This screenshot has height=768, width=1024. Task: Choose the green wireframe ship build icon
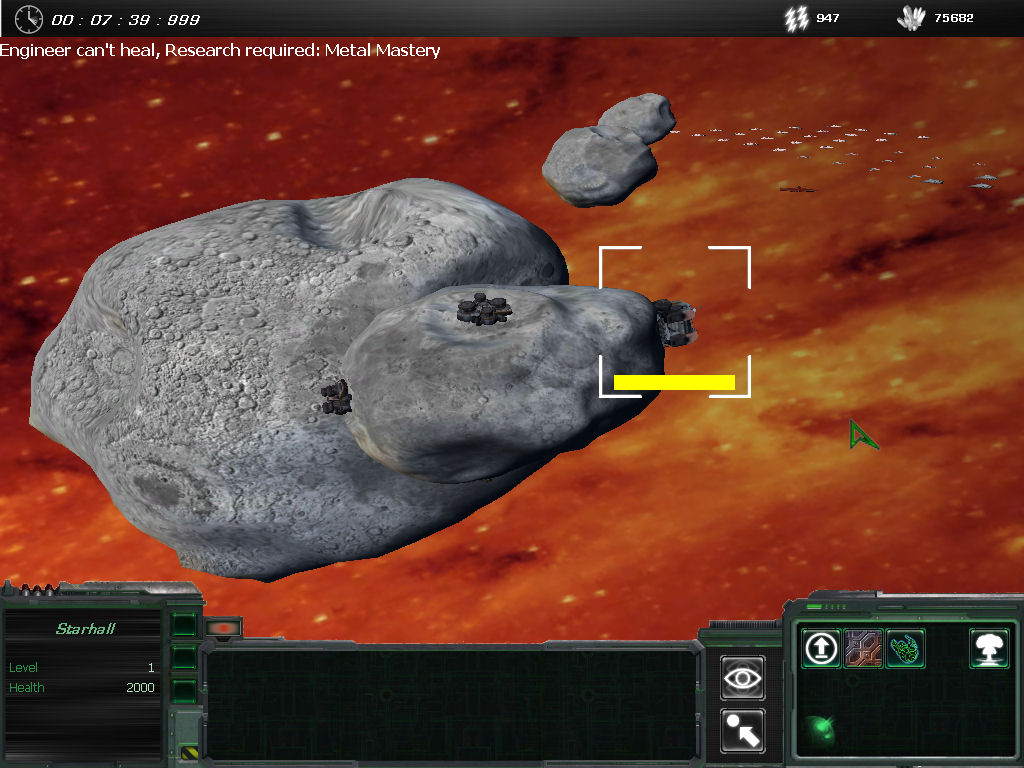pyautogui.click(x=905, y=649)
